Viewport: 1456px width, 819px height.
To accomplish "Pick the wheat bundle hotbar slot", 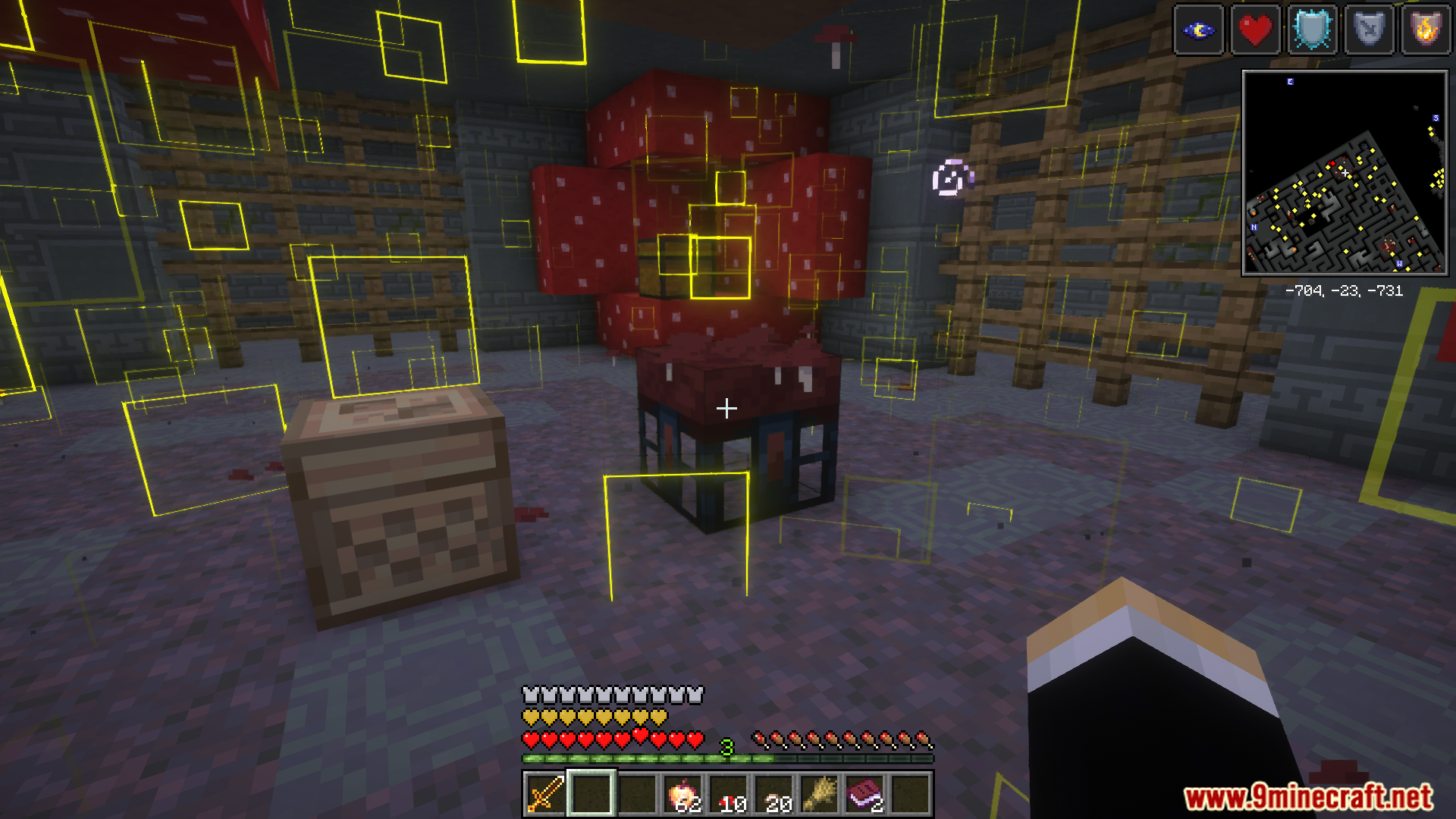I will tap(820, 794).
